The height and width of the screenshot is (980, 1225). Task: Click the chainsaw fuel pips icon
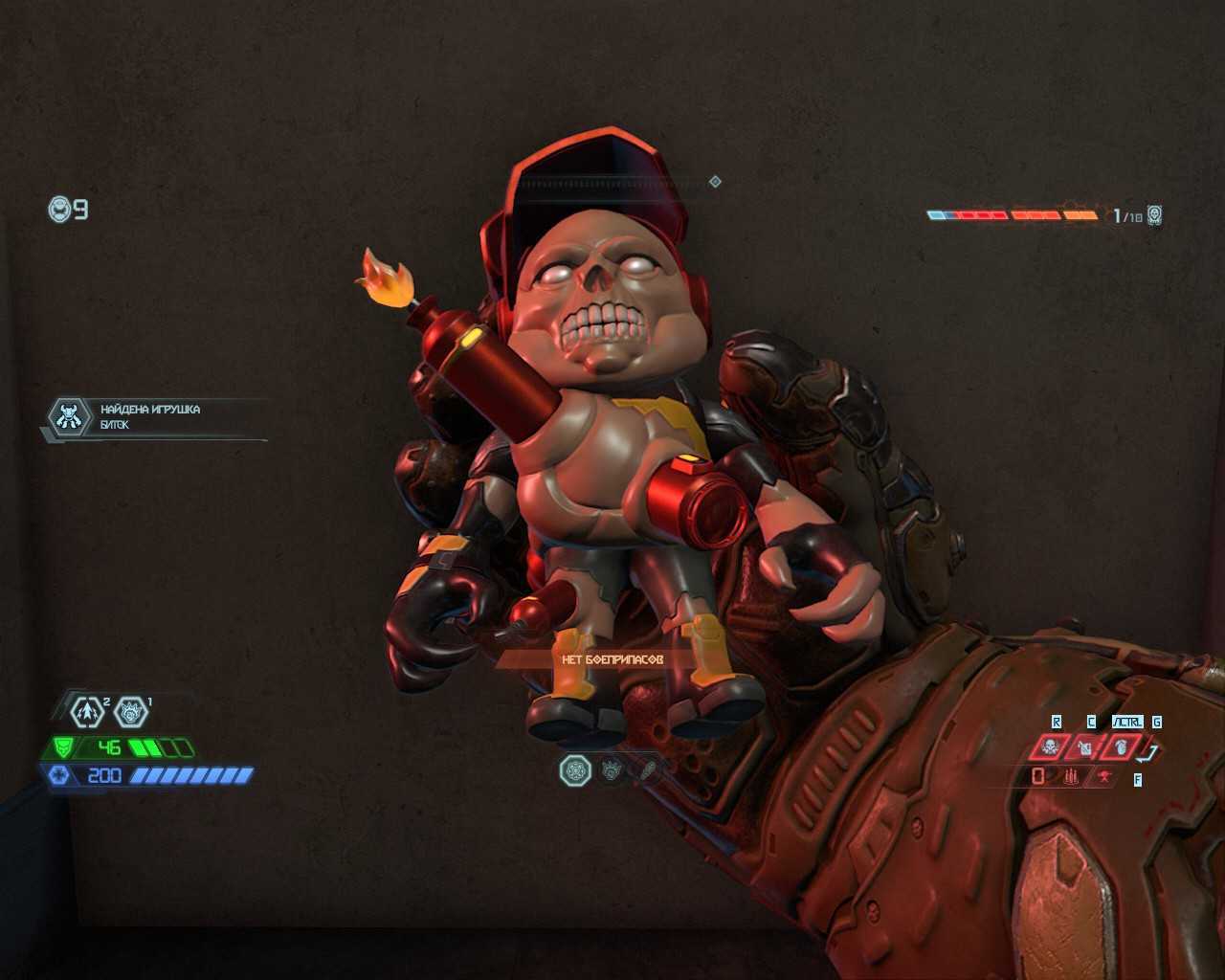[1071, 777]
